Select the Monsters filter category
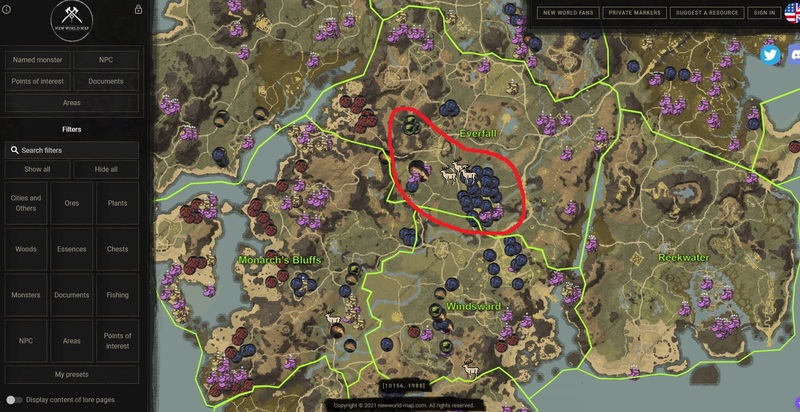 point(26,295)
